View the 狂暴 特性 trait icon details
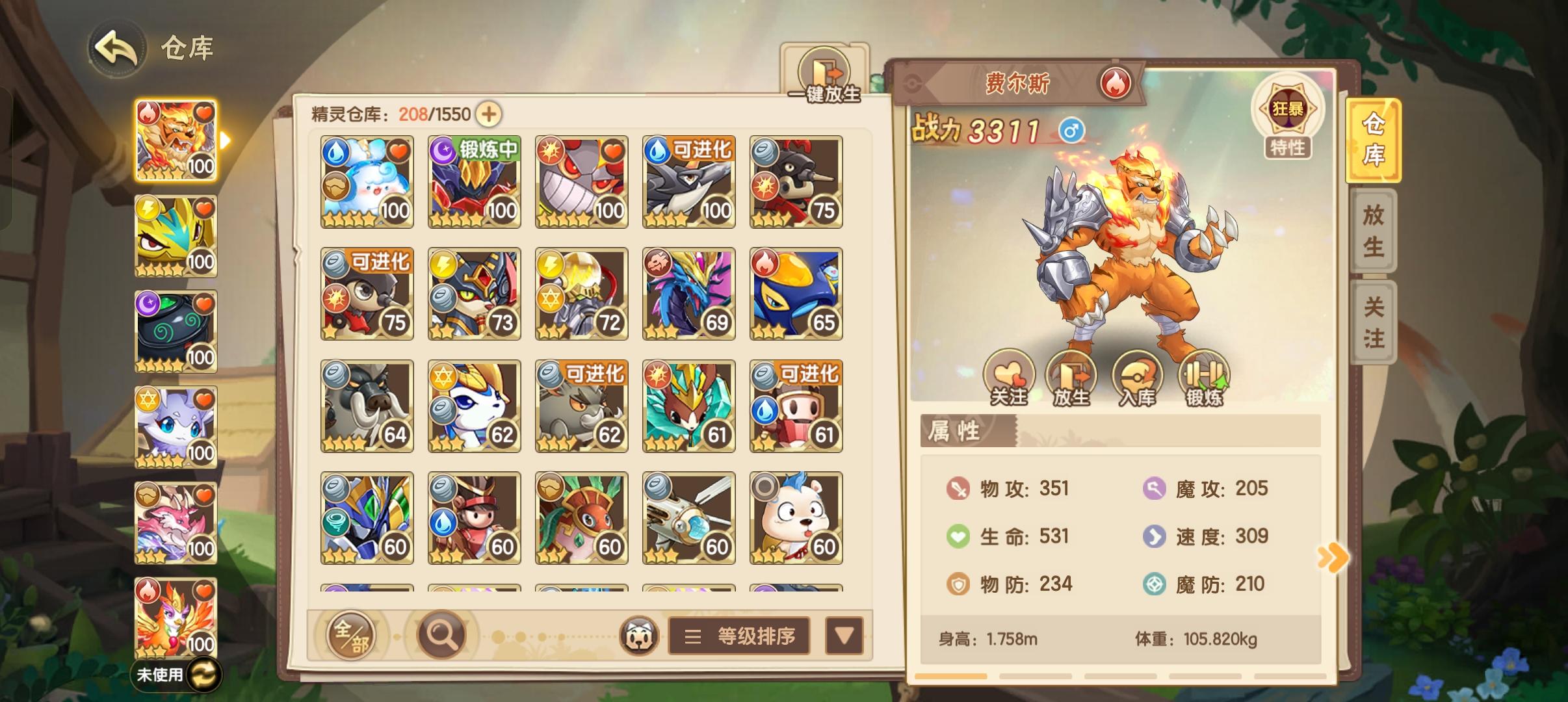Screen dimensions: 1568x702 click(x=1290, y=110)
